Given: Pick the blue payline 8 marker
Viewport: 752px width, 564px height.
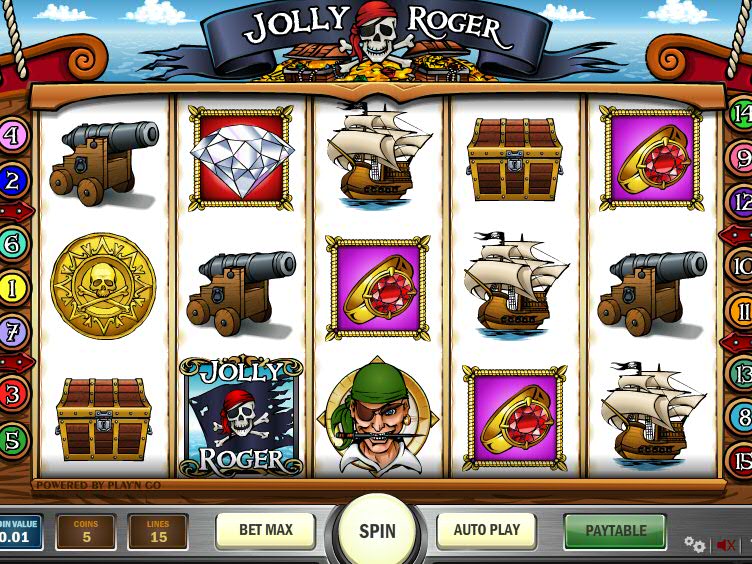Looking at the screenshot, I should (741, 416).
